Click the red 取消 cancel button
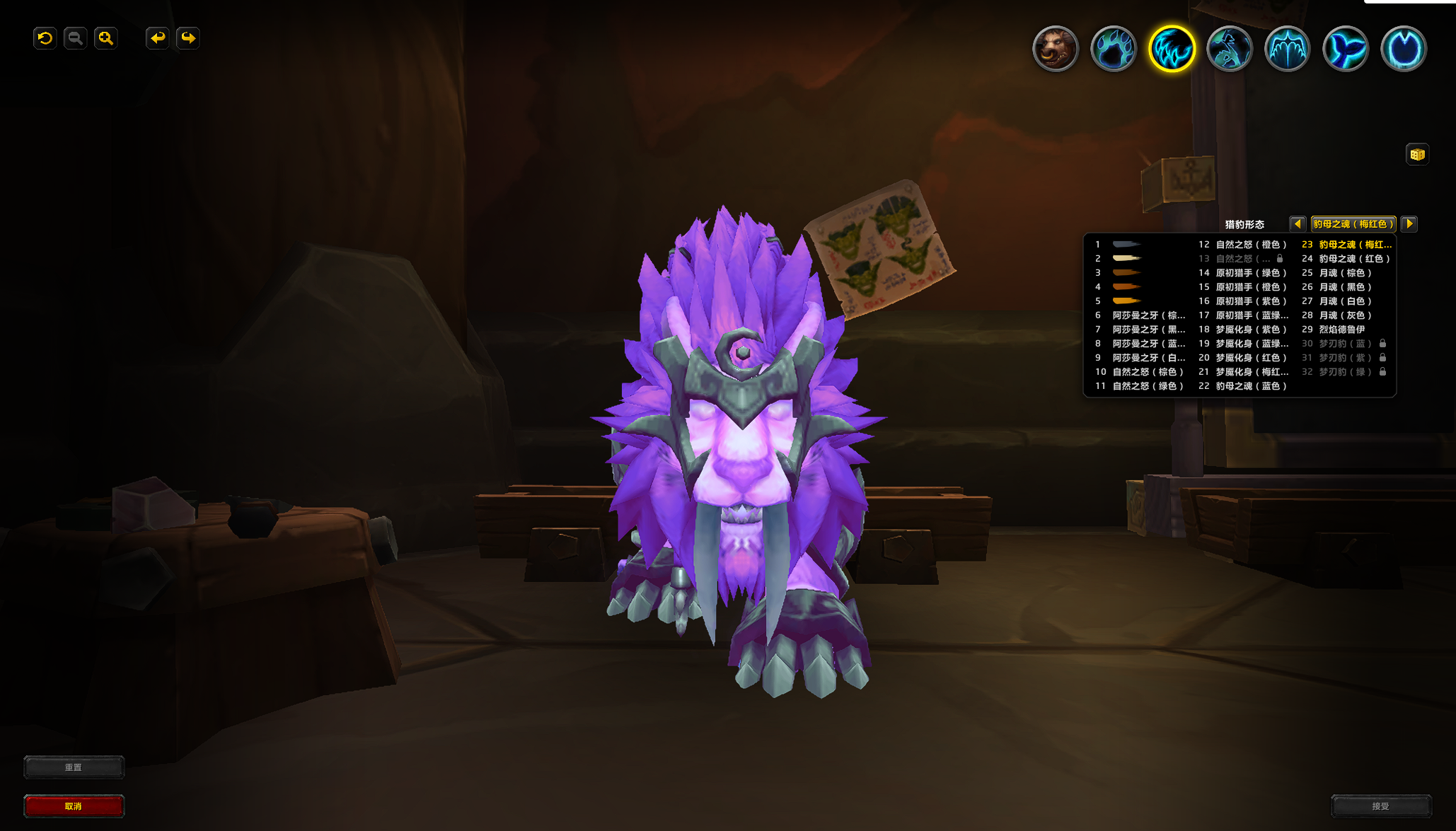1456x831 pixels. tap(74, 806)
